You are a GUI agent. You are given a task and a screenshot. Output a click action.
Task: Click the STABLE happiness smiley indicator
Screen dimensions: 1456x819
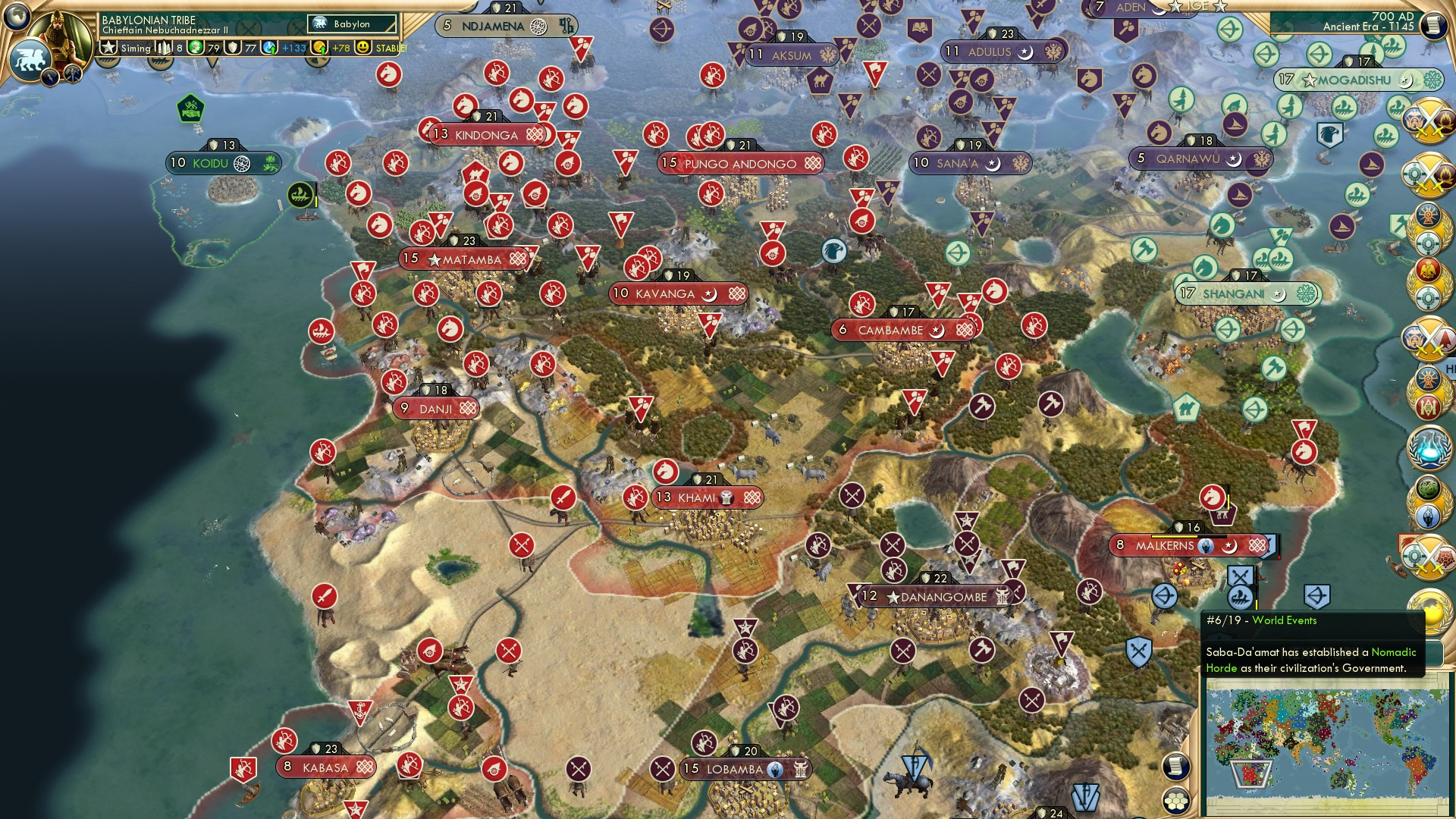365,47
